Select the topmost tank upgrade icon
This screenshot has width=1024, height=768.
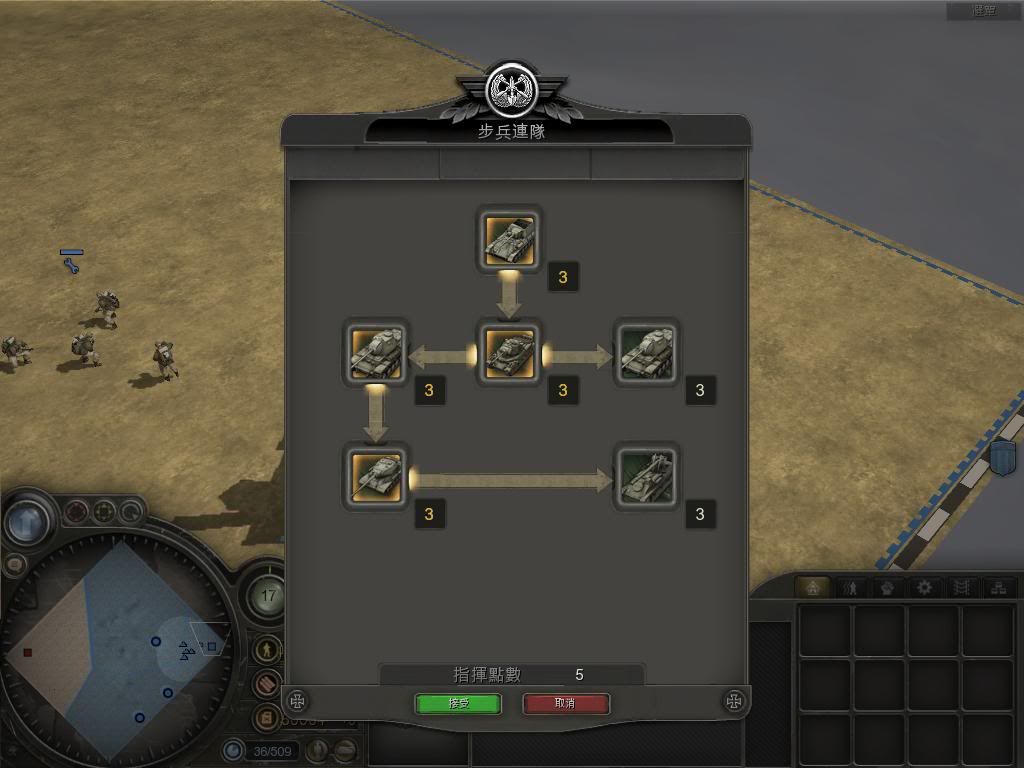coord(510,238)
